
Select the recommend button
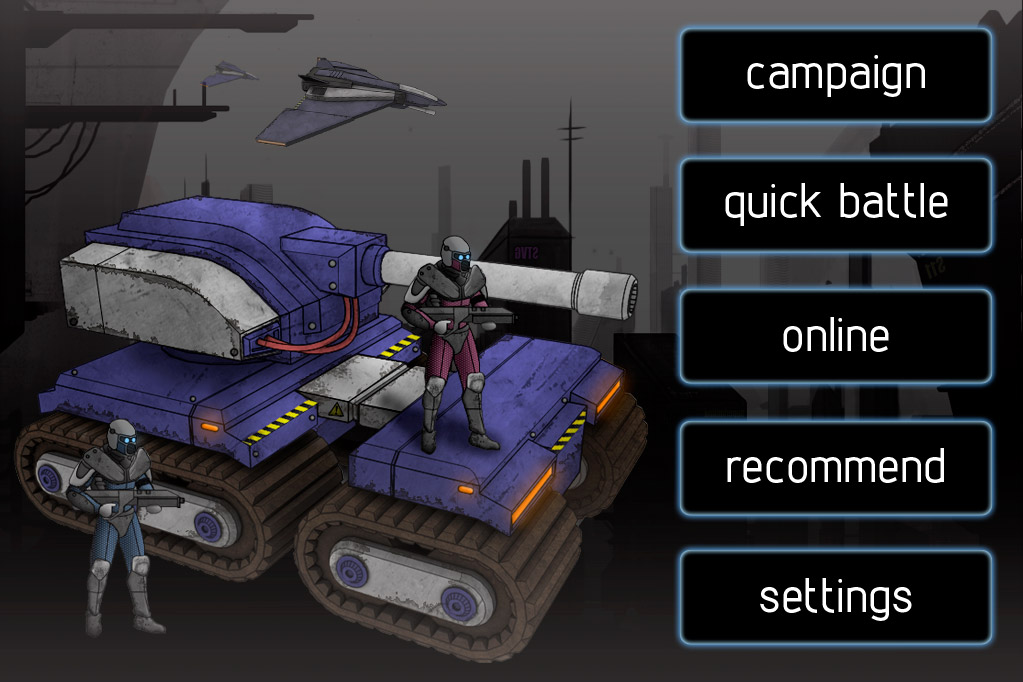pos(835,468)
